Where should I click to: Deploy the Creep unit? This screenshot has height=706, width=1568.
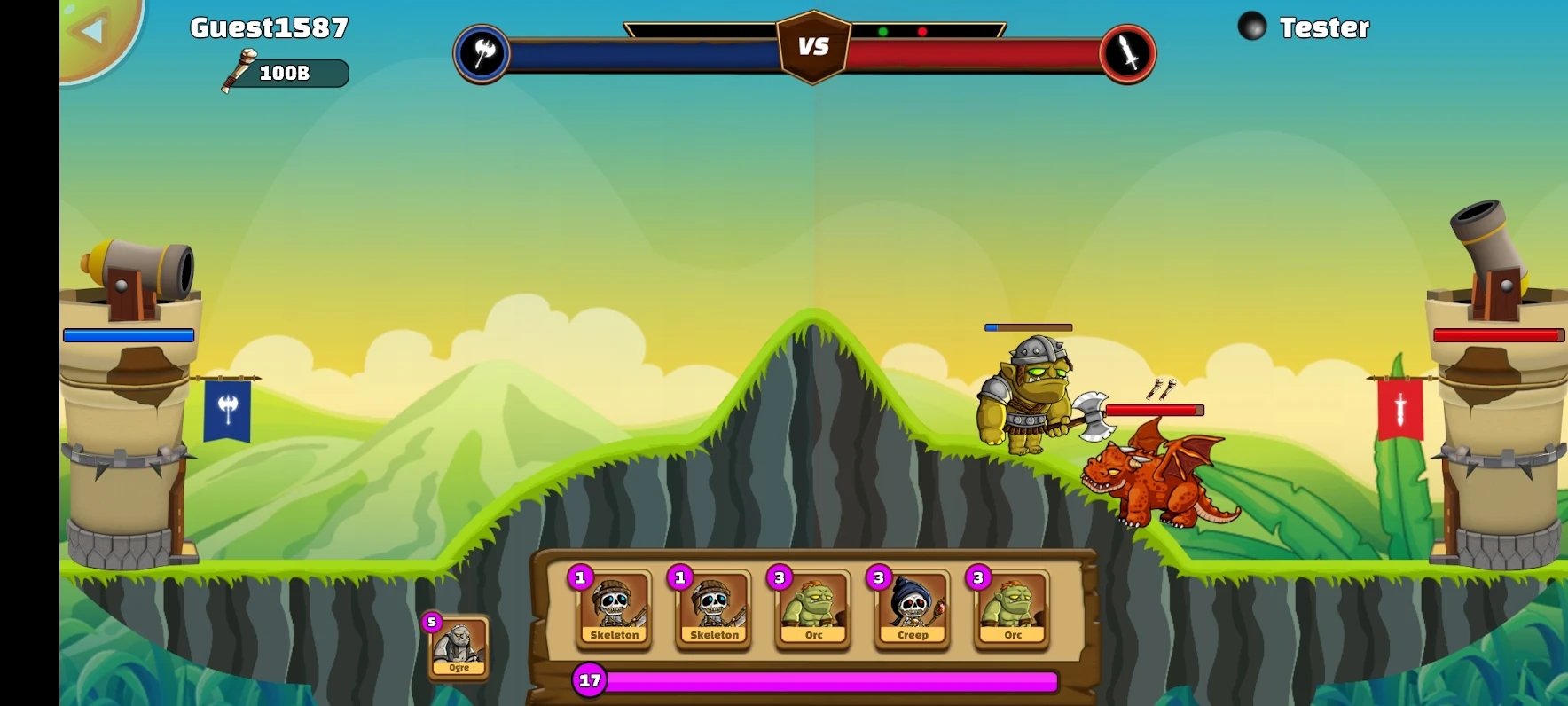[912, 610]
